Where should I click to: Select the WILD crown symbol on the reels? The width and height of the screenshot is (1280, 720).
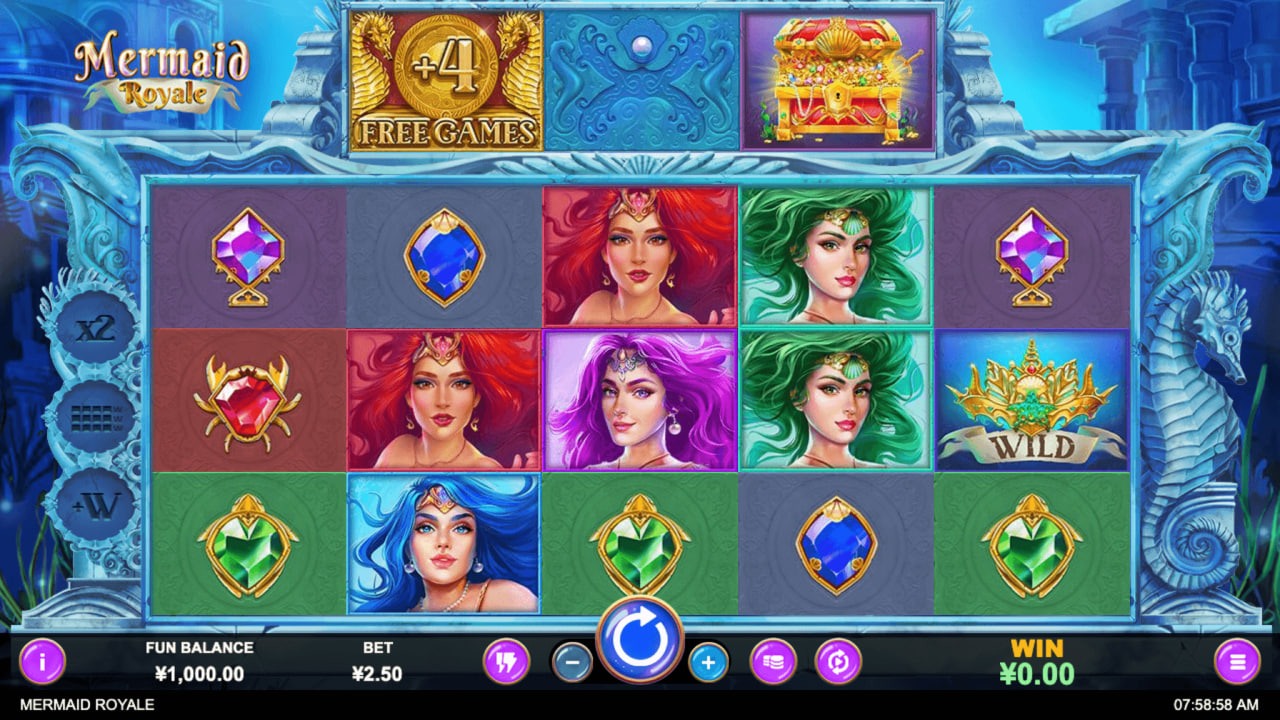click(1033, 400)
